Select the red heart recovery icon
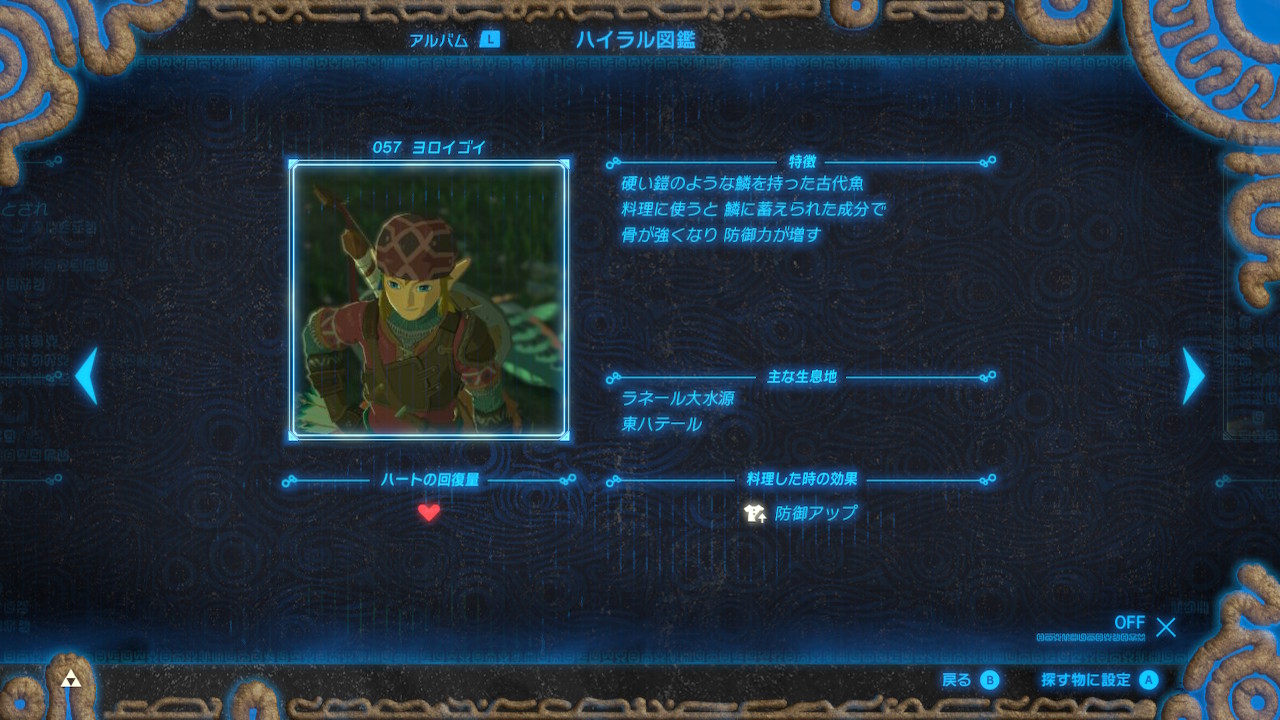The width and height of the screenshot is (1280, 720). [x=427, y=512]
